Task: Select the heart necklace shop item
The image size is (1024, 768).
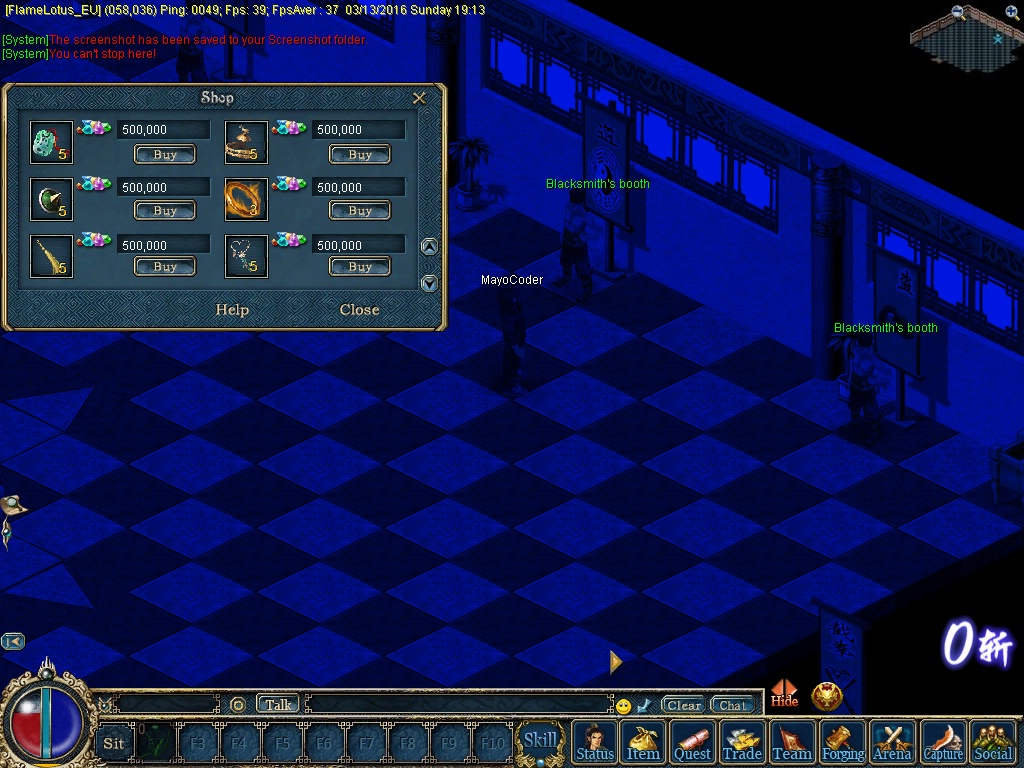Action: coord(245,256)
